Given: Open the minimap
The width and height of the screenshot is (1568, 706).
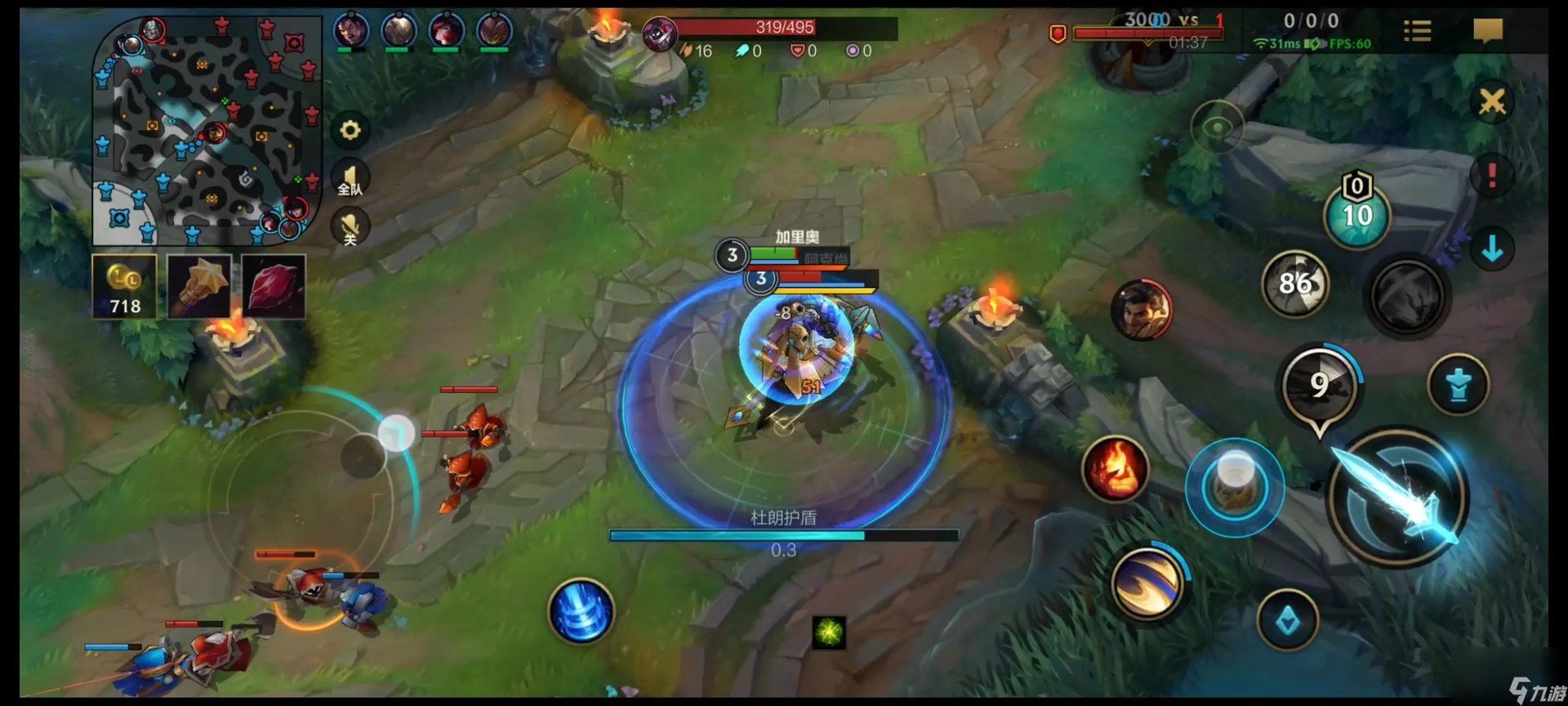Looking at the screenshot, I should point(207,131).
